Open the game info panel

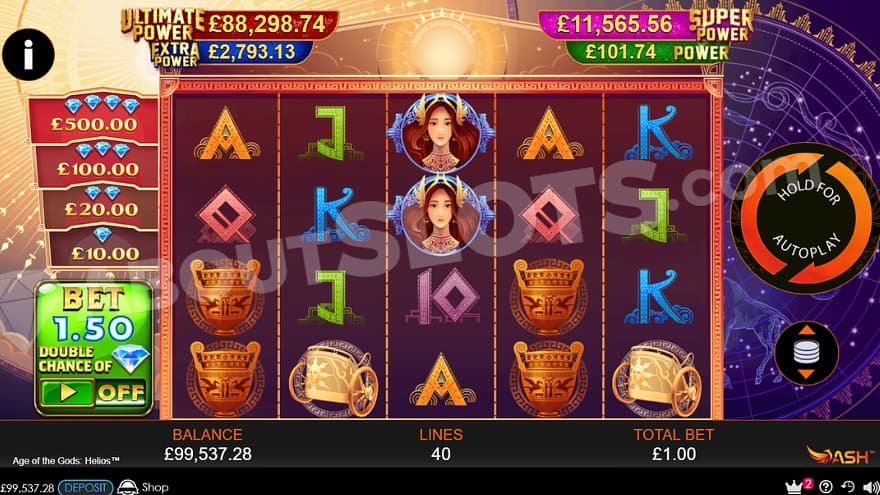[28, 54]
